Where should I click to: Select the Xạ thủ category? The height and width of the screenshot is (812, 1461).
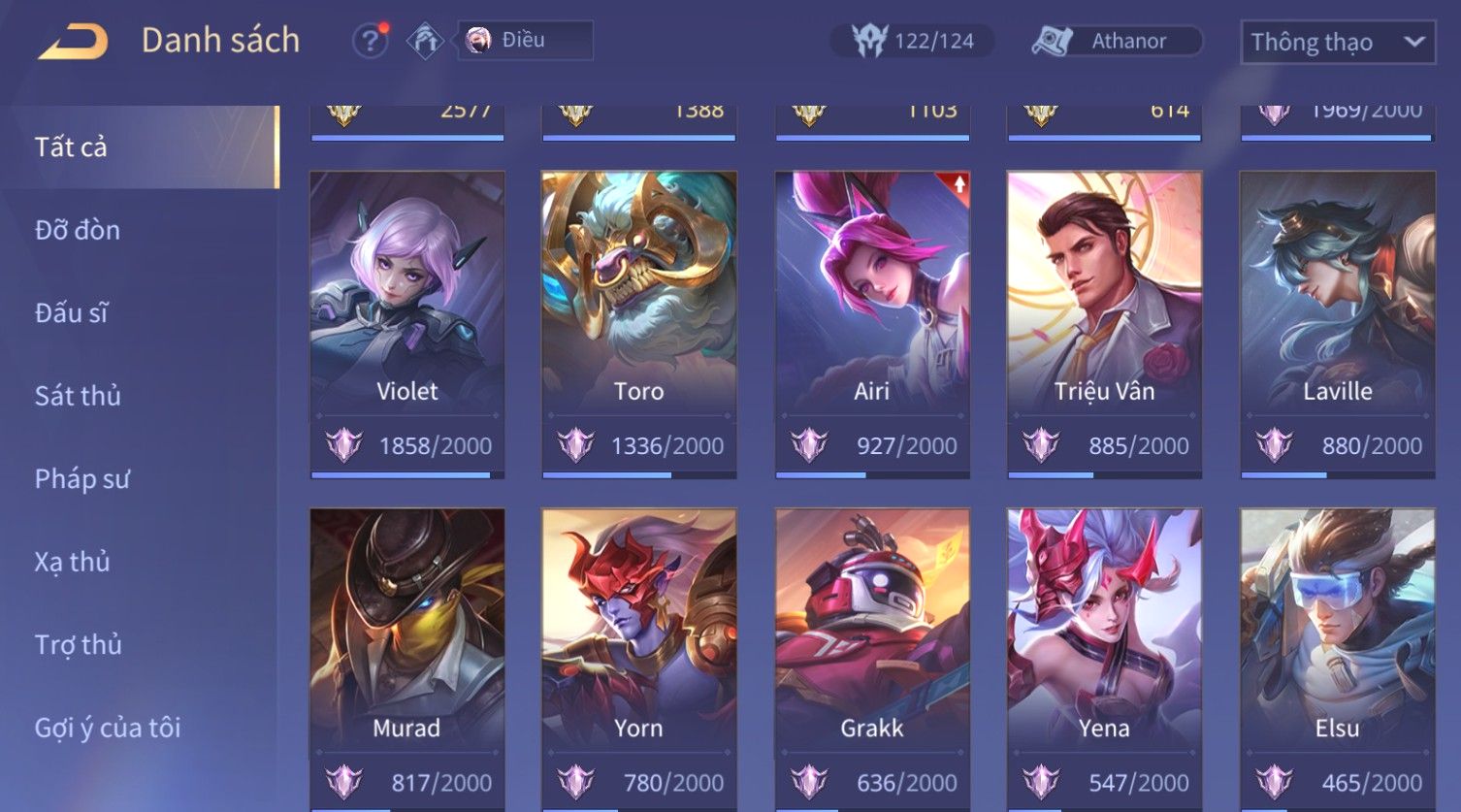(73, 562)
